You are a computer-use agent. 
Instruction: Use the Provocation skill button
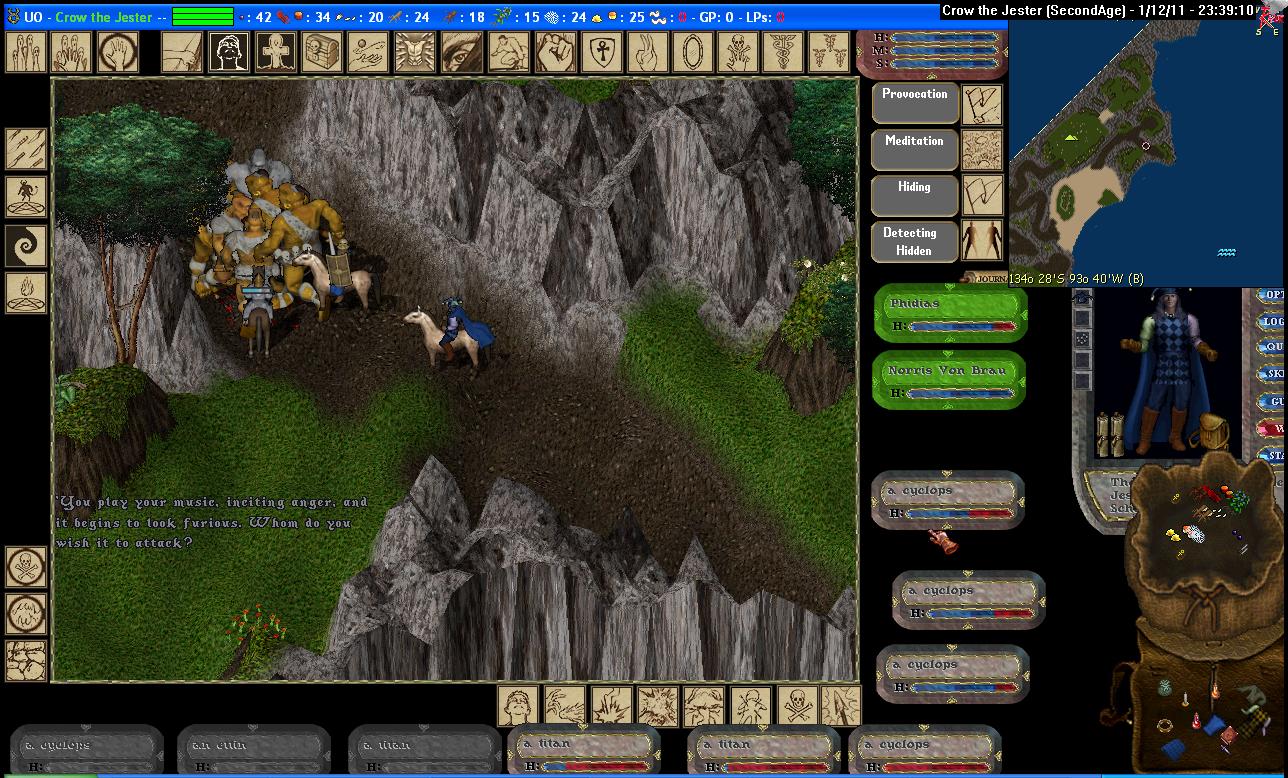click(x=915, y=102)
